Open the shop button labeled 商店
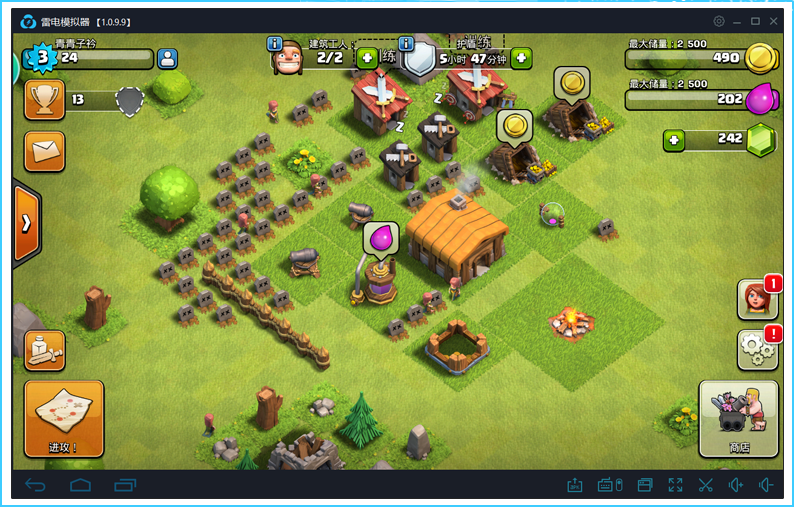 coord(738,418)
